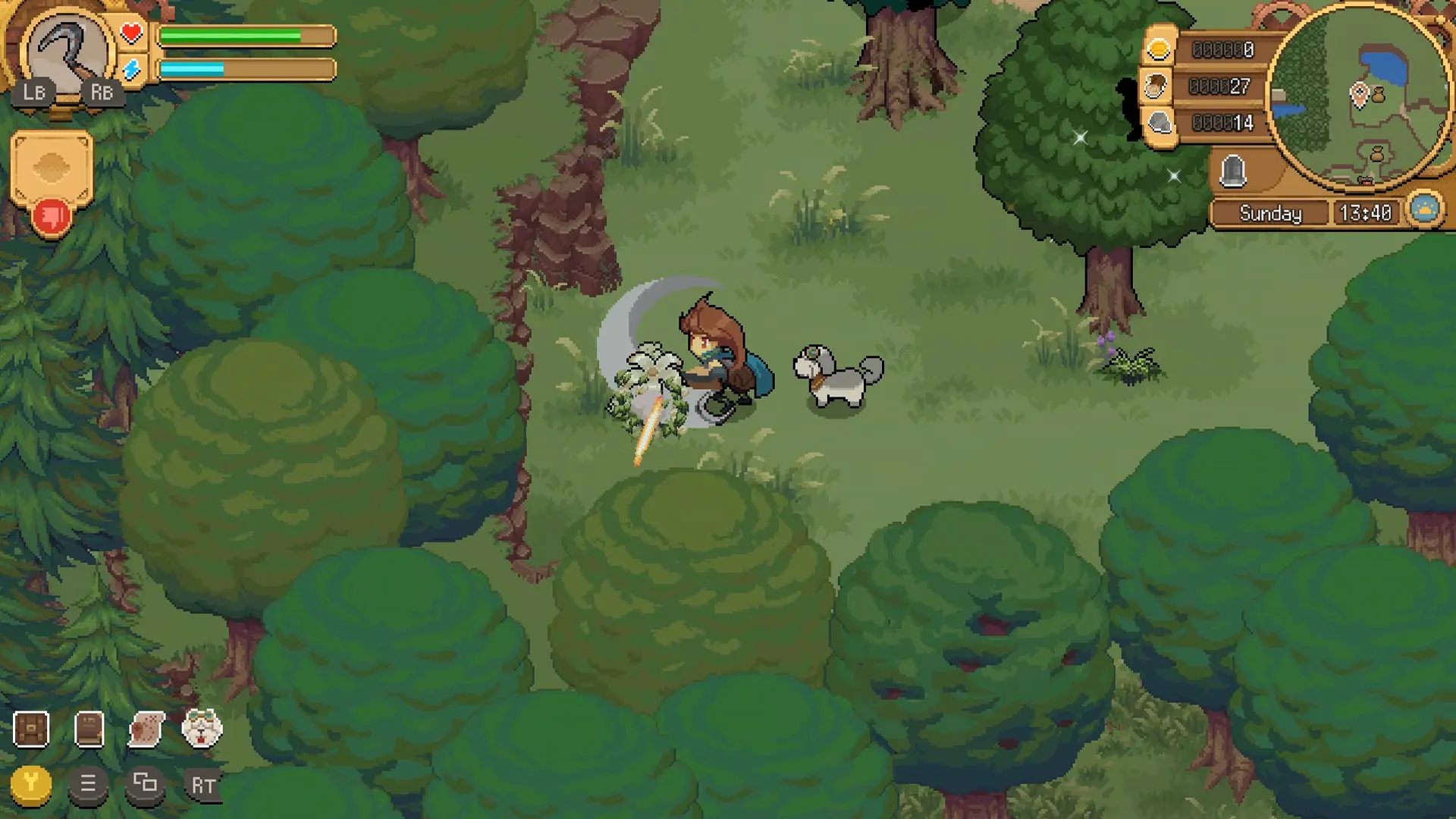Viewport: 1456px width, 819px height.
Task: Select the dog companion portrait icon
Action: 202,727
